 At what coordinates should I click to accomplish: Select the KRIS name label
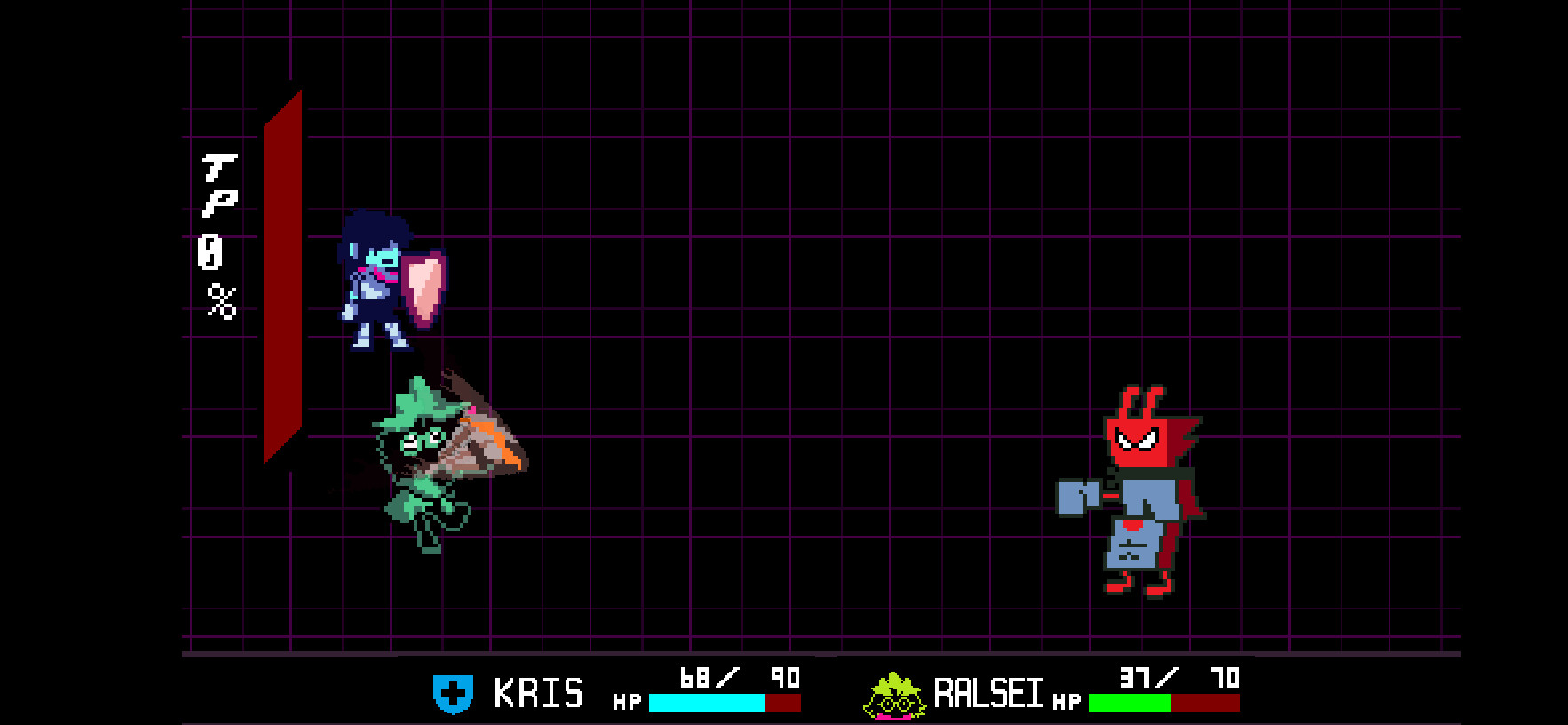(x=539, y=694)
